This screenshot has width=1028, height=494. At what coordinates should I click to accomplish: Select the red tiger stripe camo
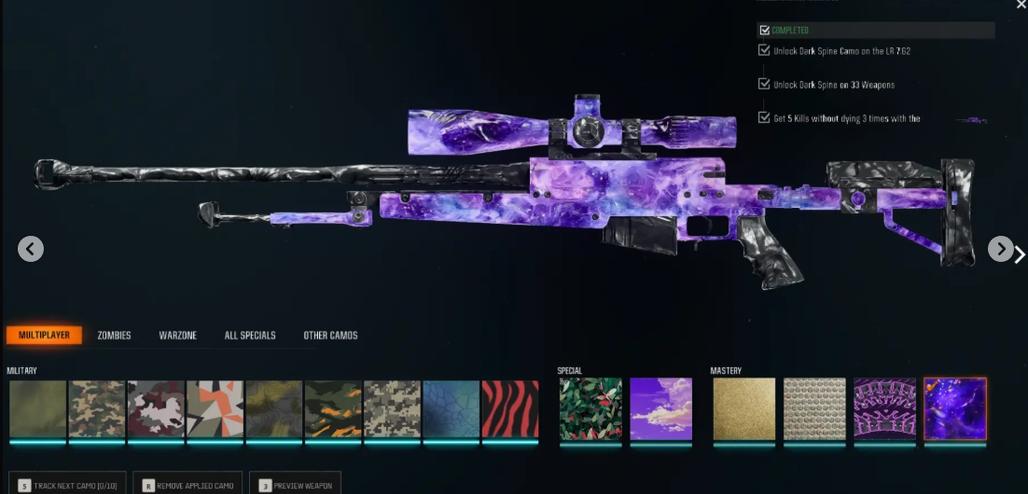510,408
